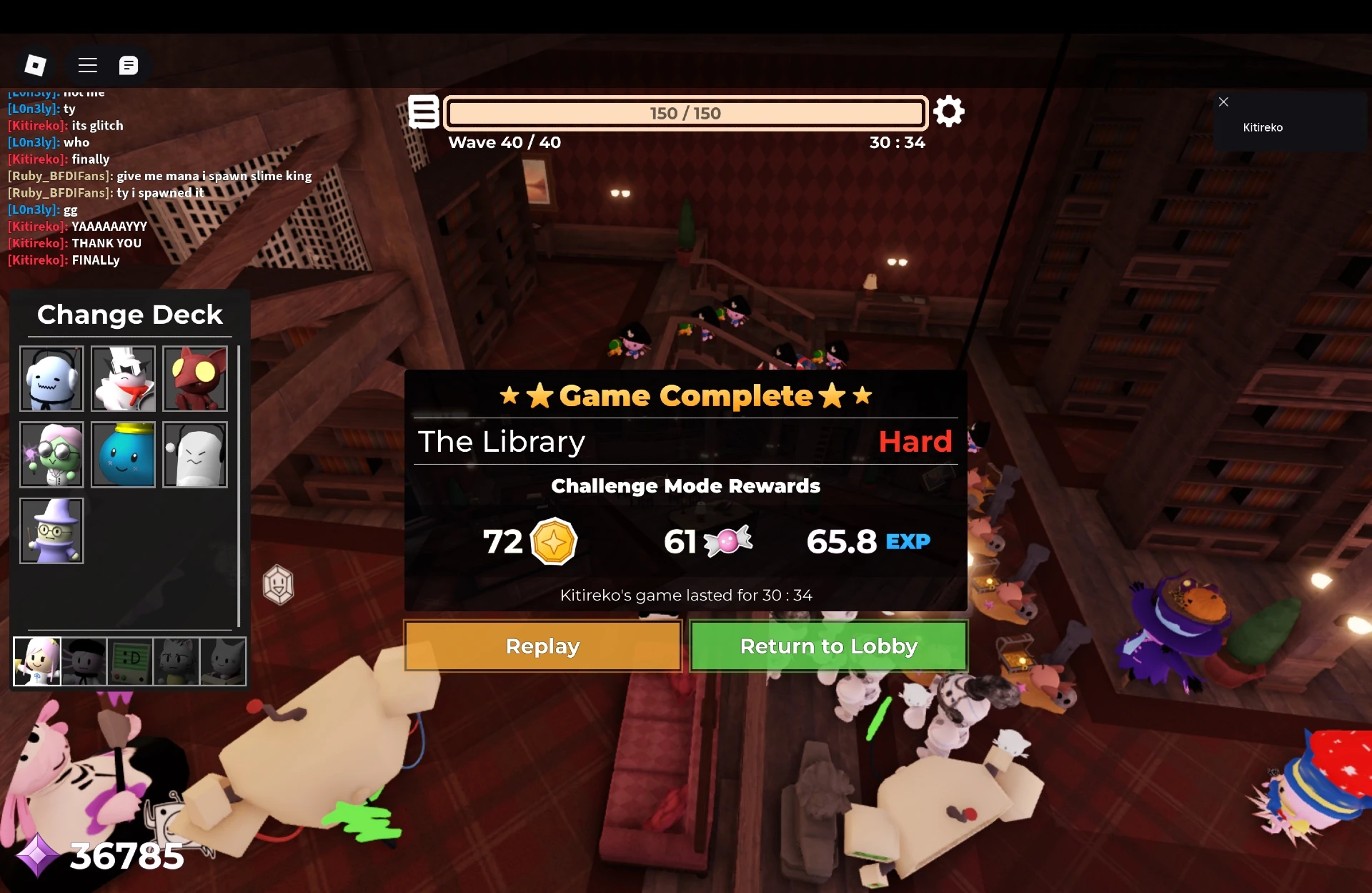The image size is (1372, 893).
Task: Click the Replay button
Action: point(542,646)
